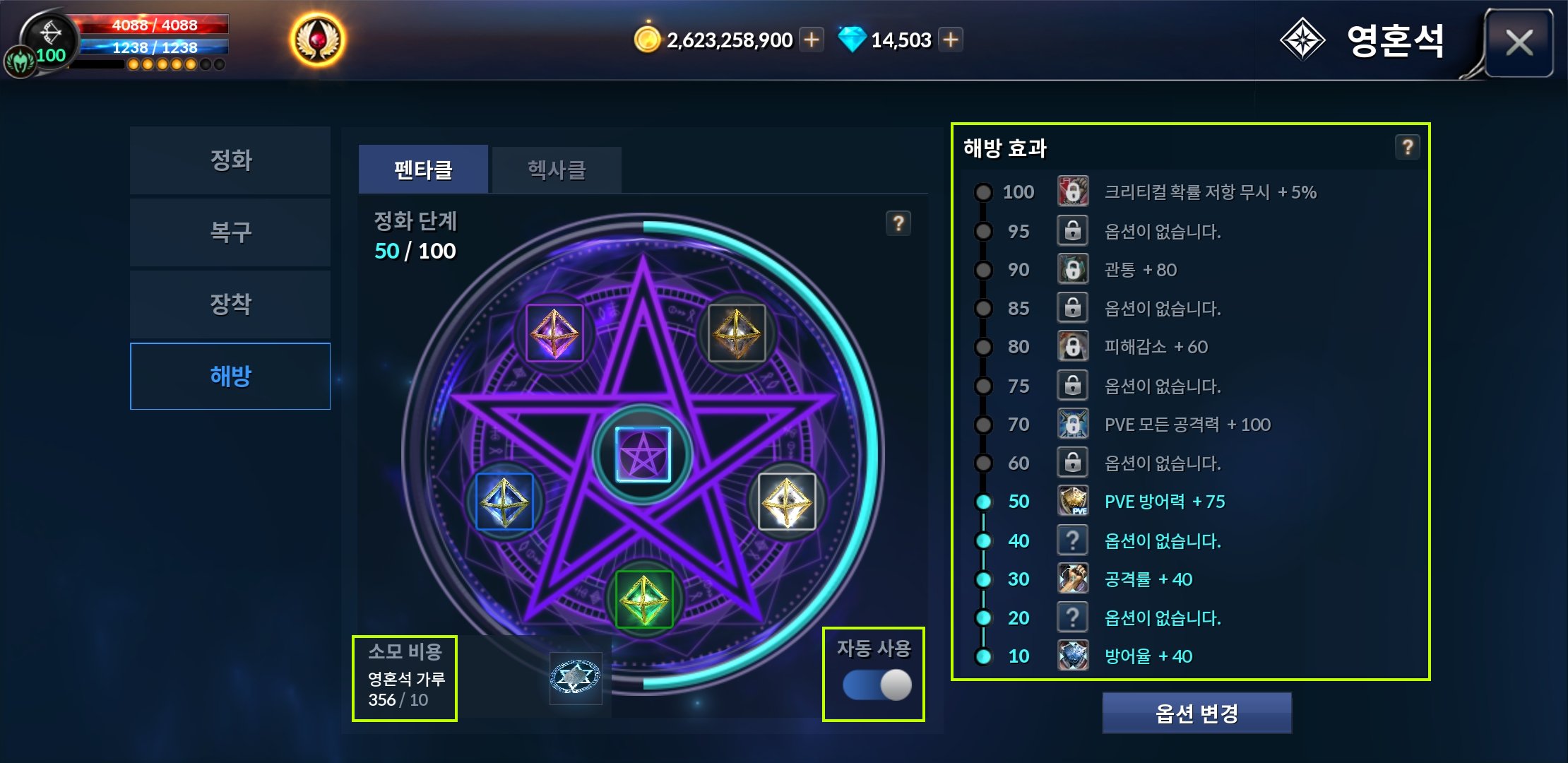Open help for 해방 효과 panel
Viewport: 1568px width, 763px height.
(1407, 147)
